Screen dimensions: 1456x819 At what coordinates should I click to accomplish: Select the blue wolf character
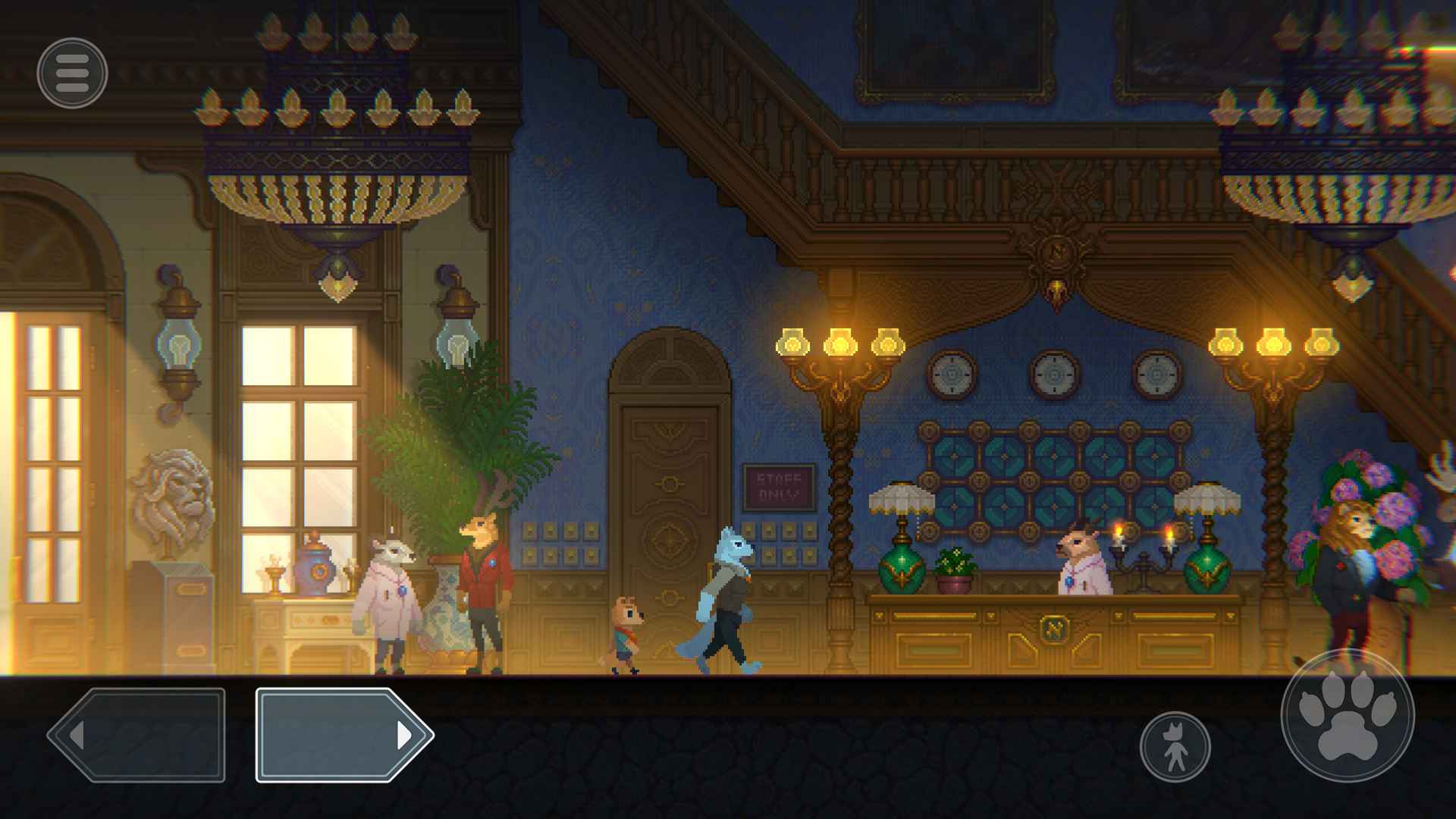click(724, 599)
